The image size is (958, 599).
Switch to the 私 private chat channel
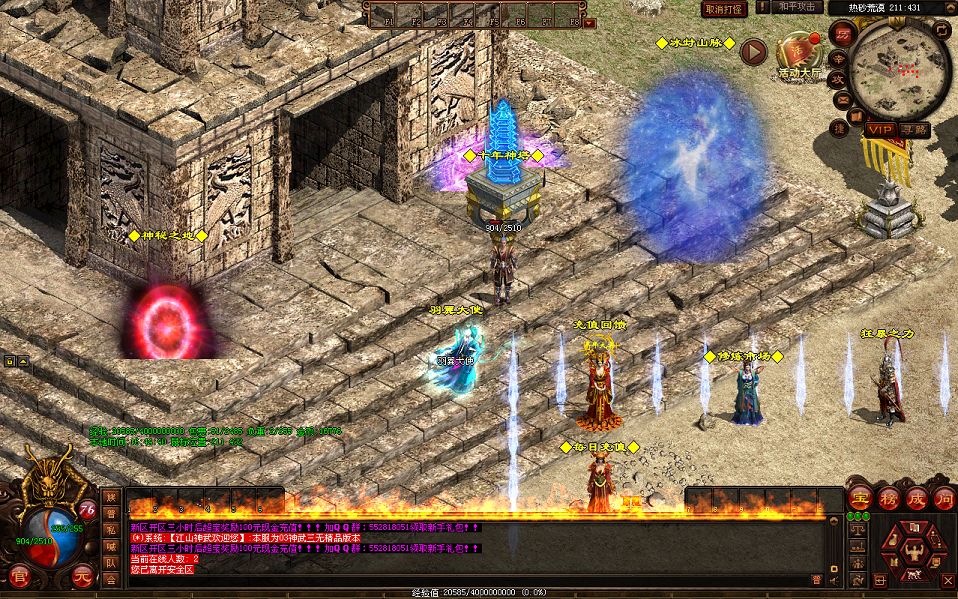pyautogui.click(x=111, y=529)
